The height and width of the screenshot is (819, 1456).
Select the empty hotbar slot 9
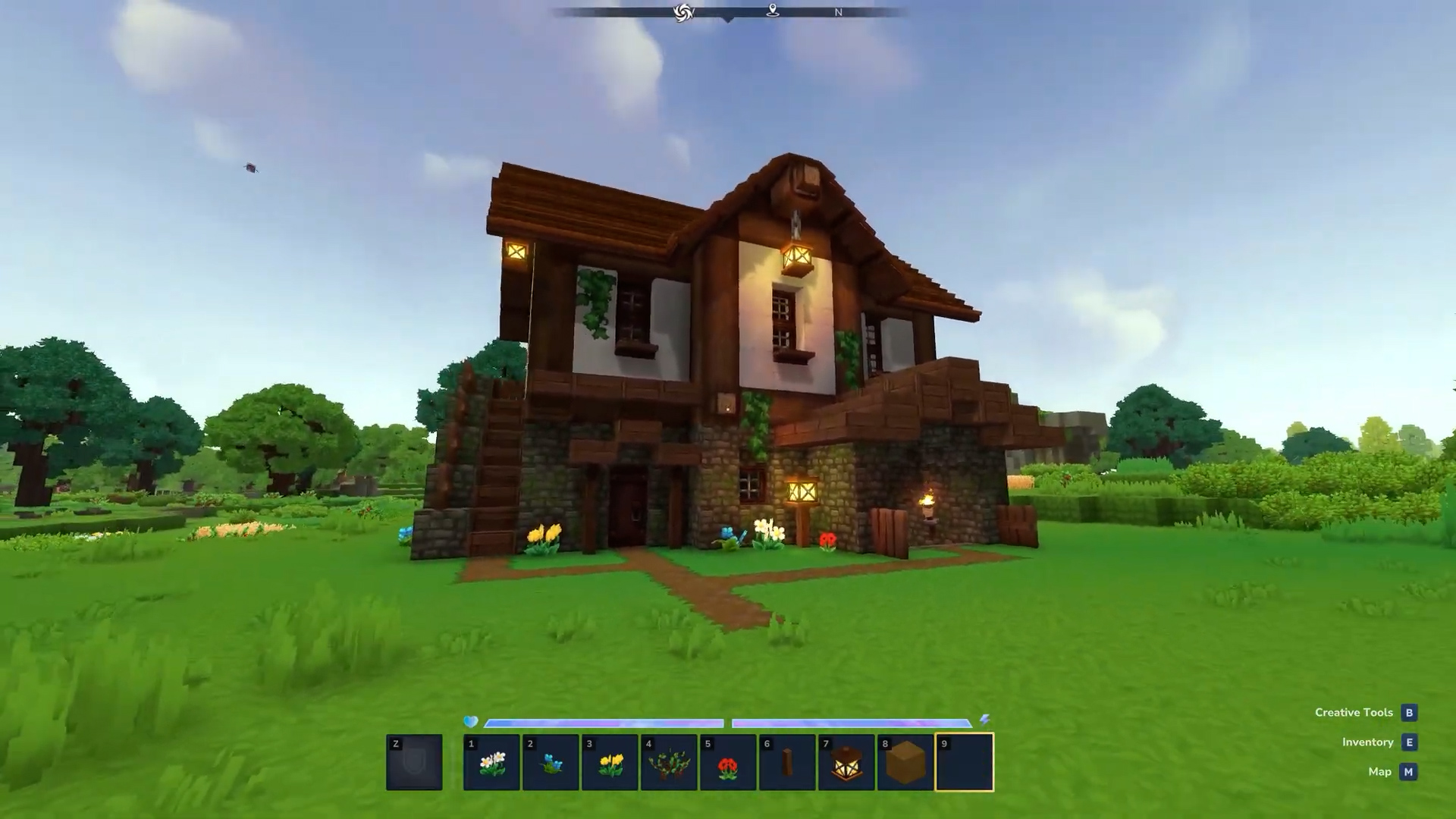coord(965,762)
